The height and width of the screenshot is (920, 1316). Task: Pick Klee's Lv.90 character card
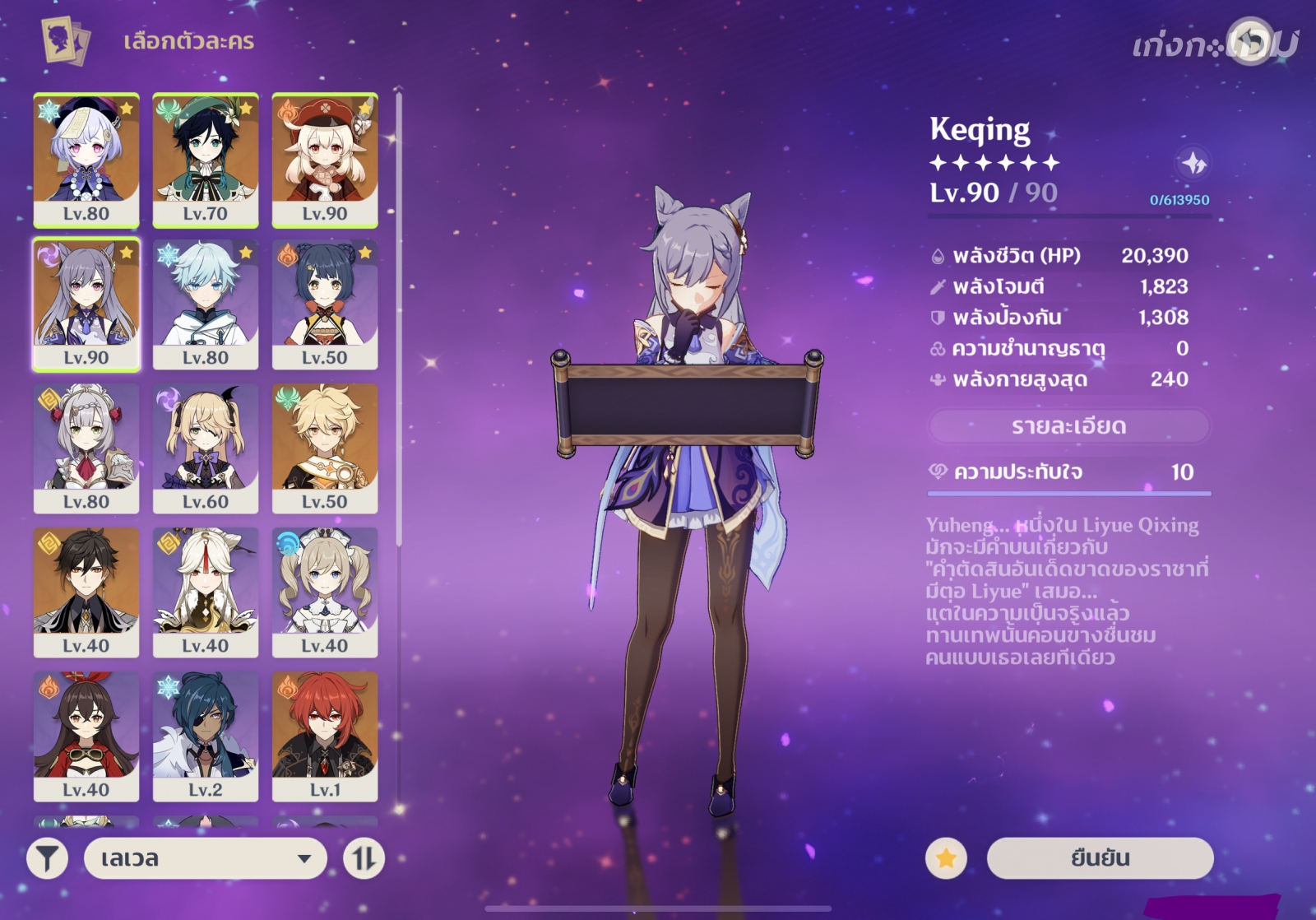click(325, 160)
